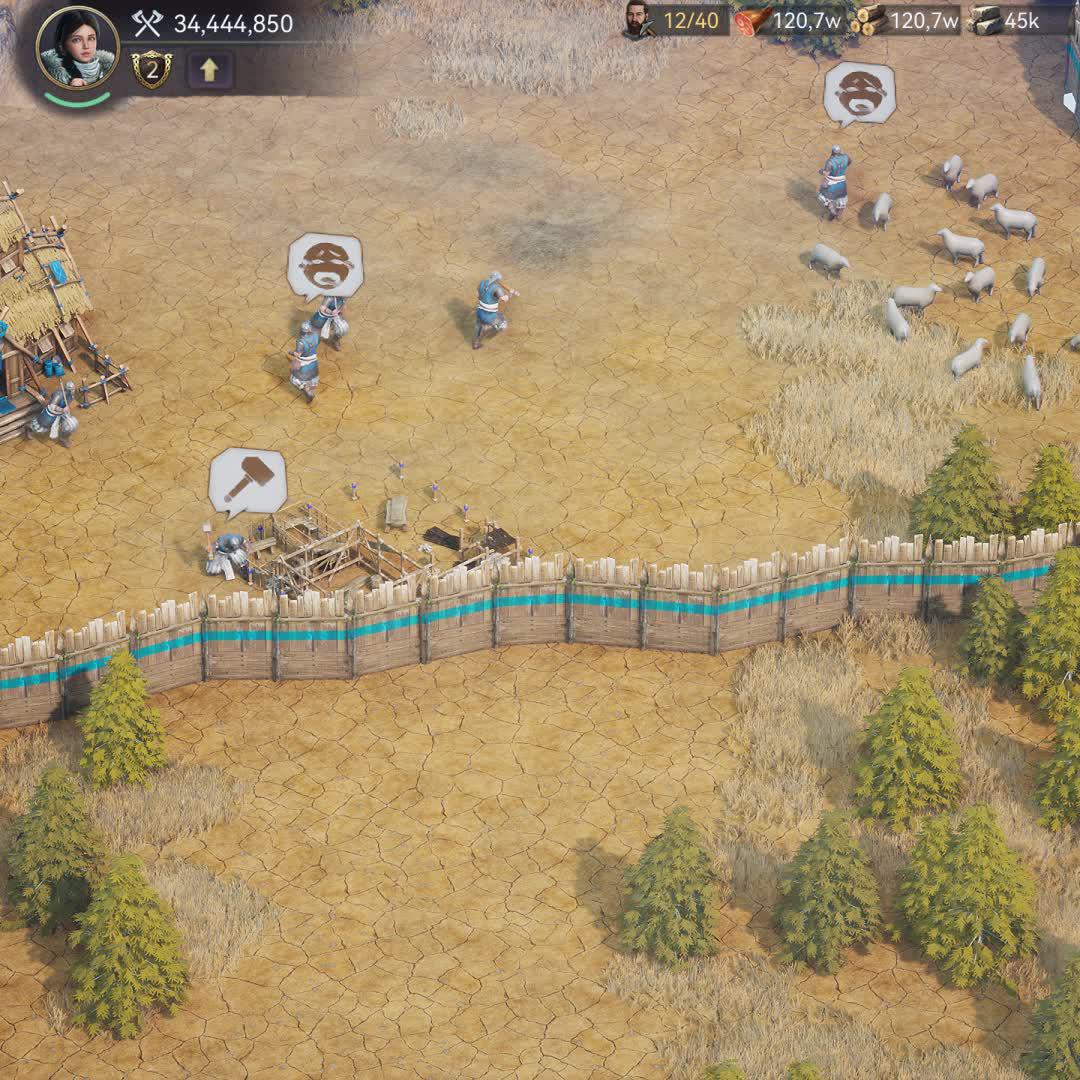
Task: Tap the level 2 shield badge
Action: pyautogui.click(x=151, y=69)
